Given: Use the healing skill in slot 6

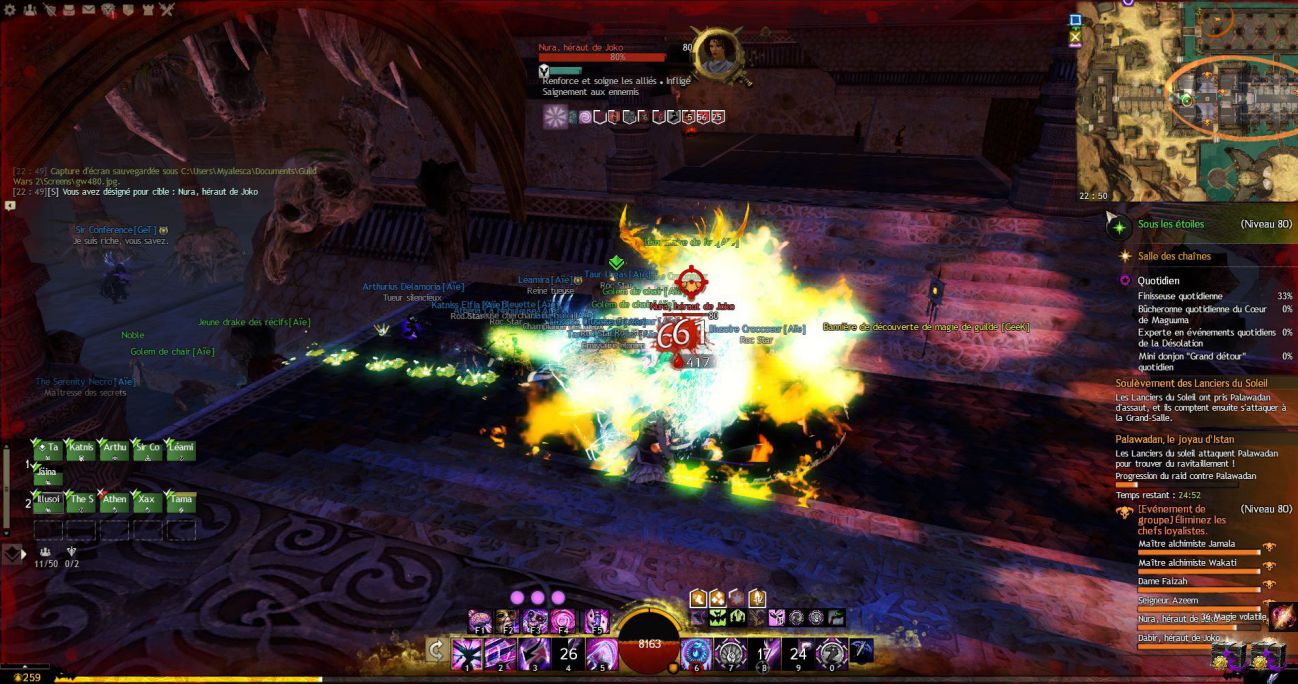Looking at the screenshot, I should point(696,655).
